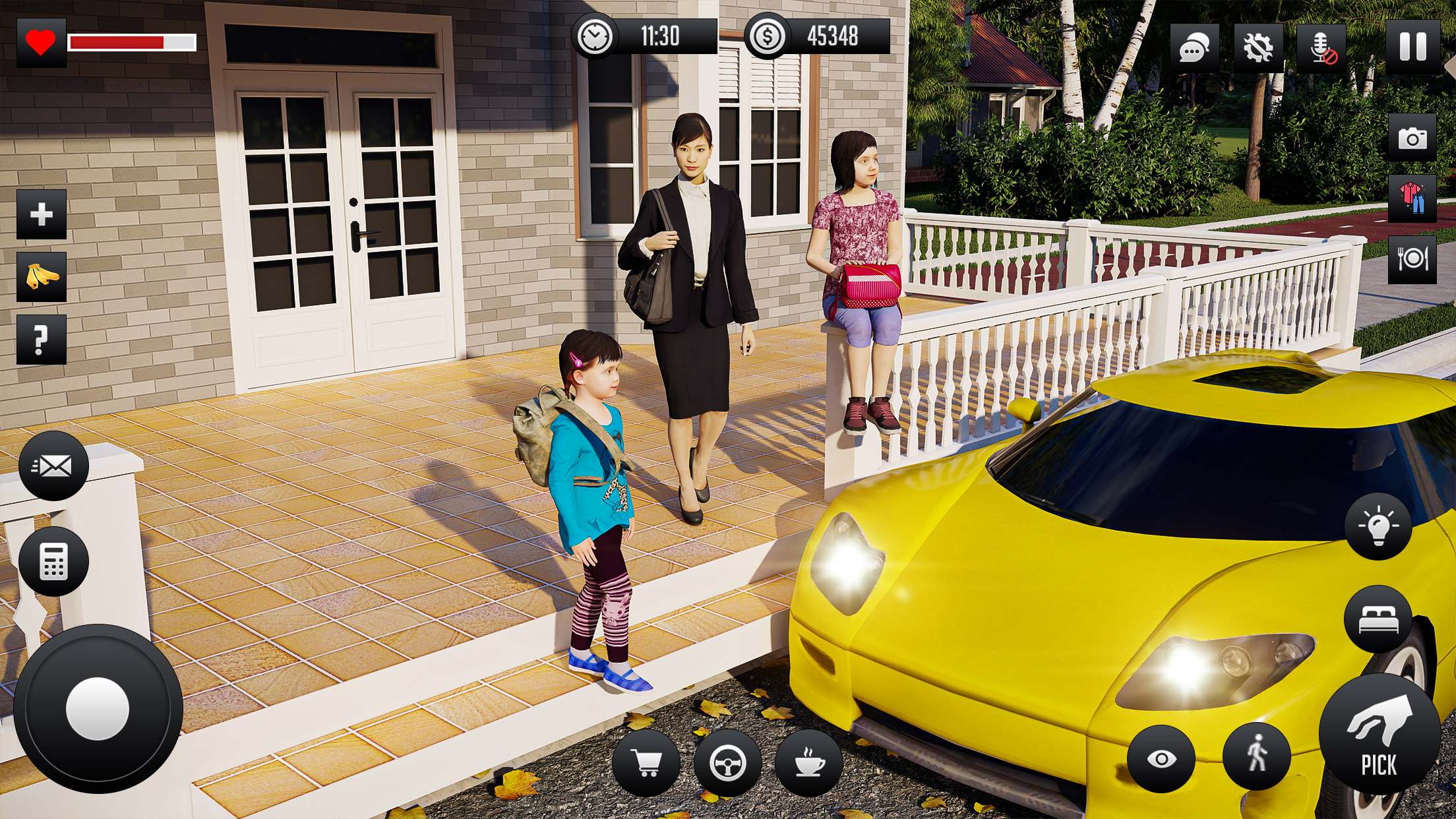Hit the PICK hand button
1456x819 pixels.
1380,735
